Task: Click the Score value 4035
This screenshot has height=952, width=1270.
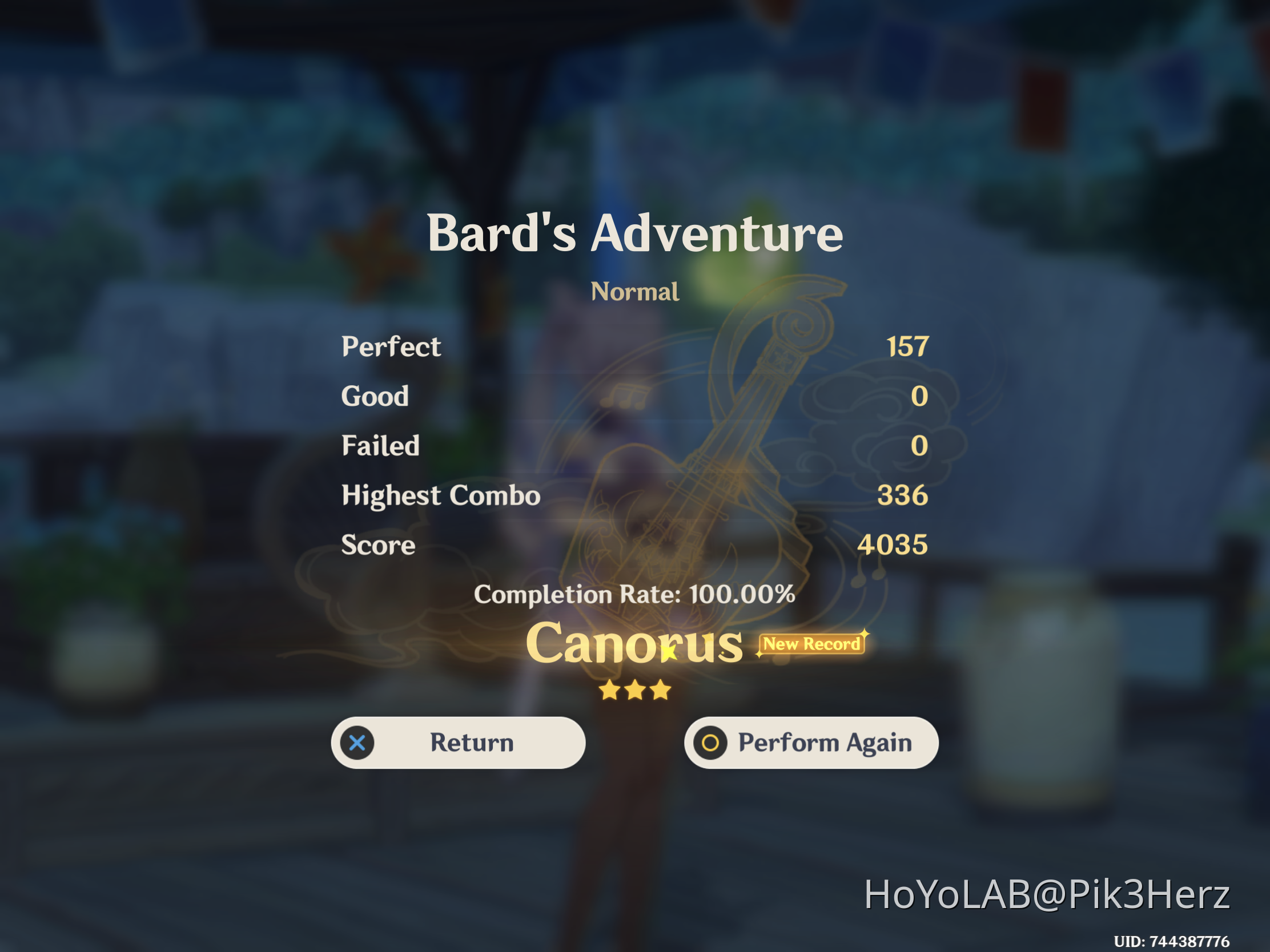Action: 893,544
